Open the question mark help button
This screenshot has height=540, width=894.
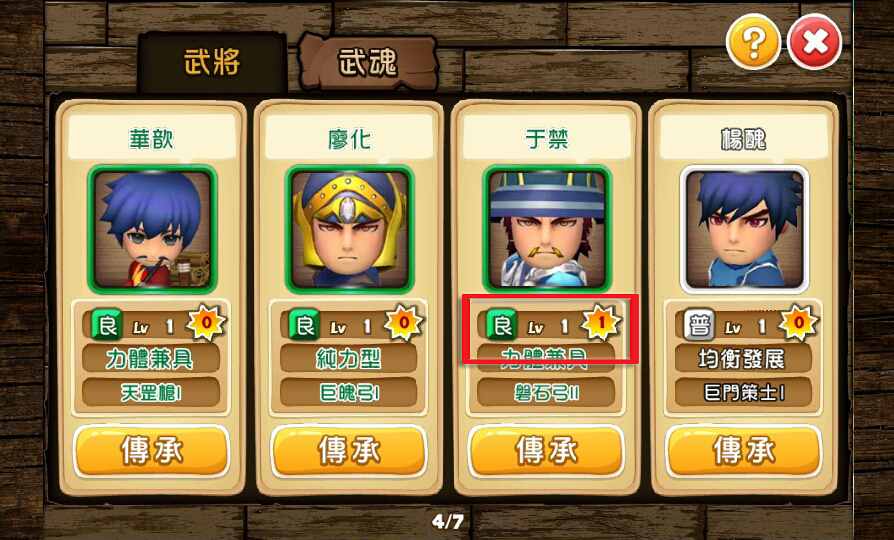[753, 43]
